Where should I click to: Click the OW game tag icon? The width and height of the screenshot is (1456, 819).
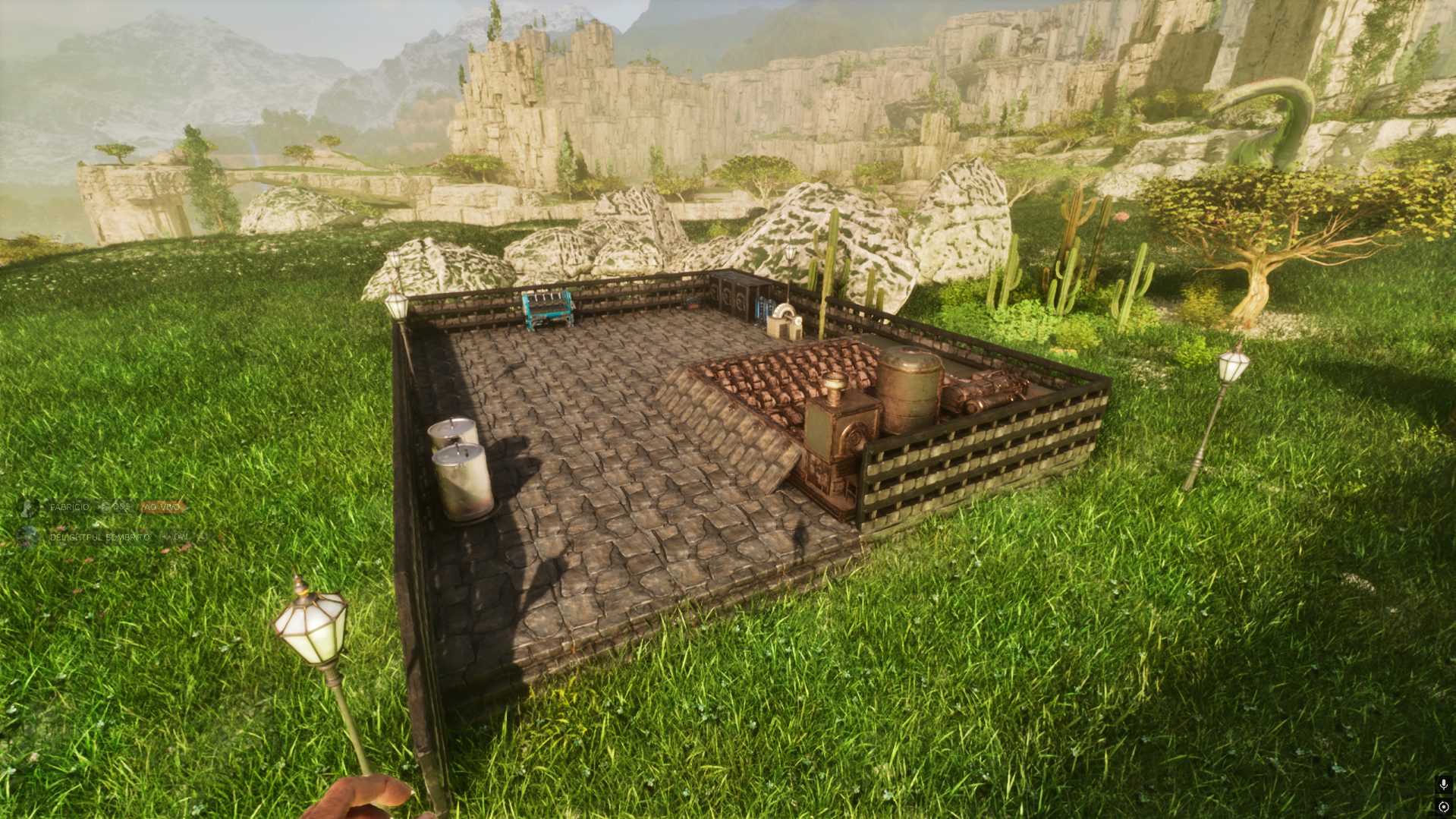click(166, 537)
